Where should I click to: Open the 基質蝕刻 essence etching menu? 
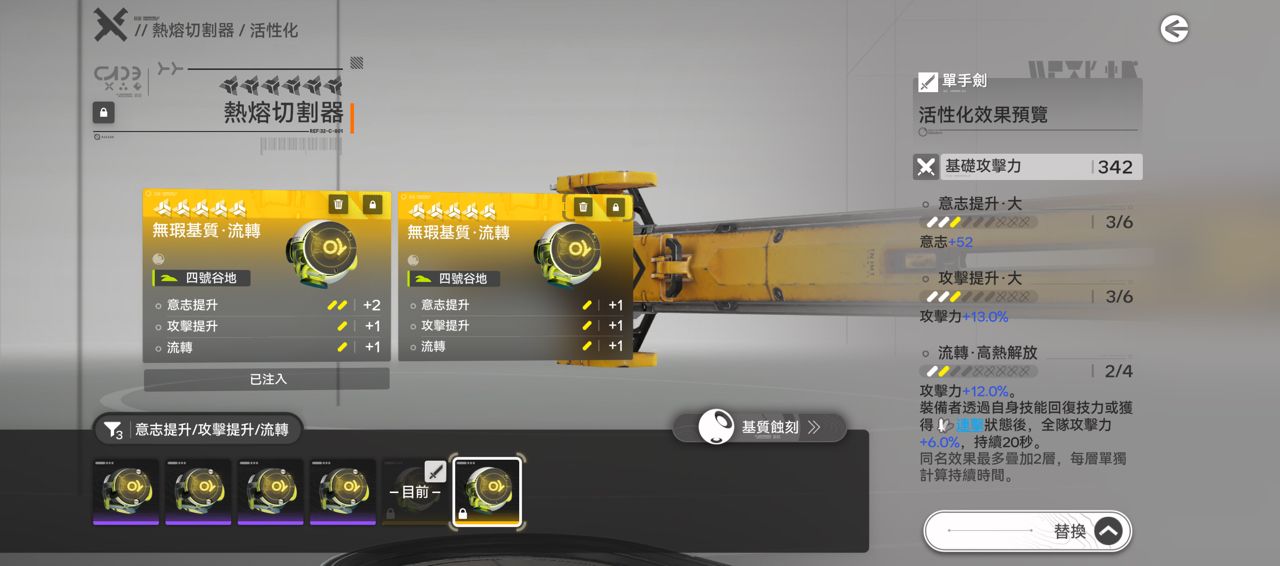(759, 427)
